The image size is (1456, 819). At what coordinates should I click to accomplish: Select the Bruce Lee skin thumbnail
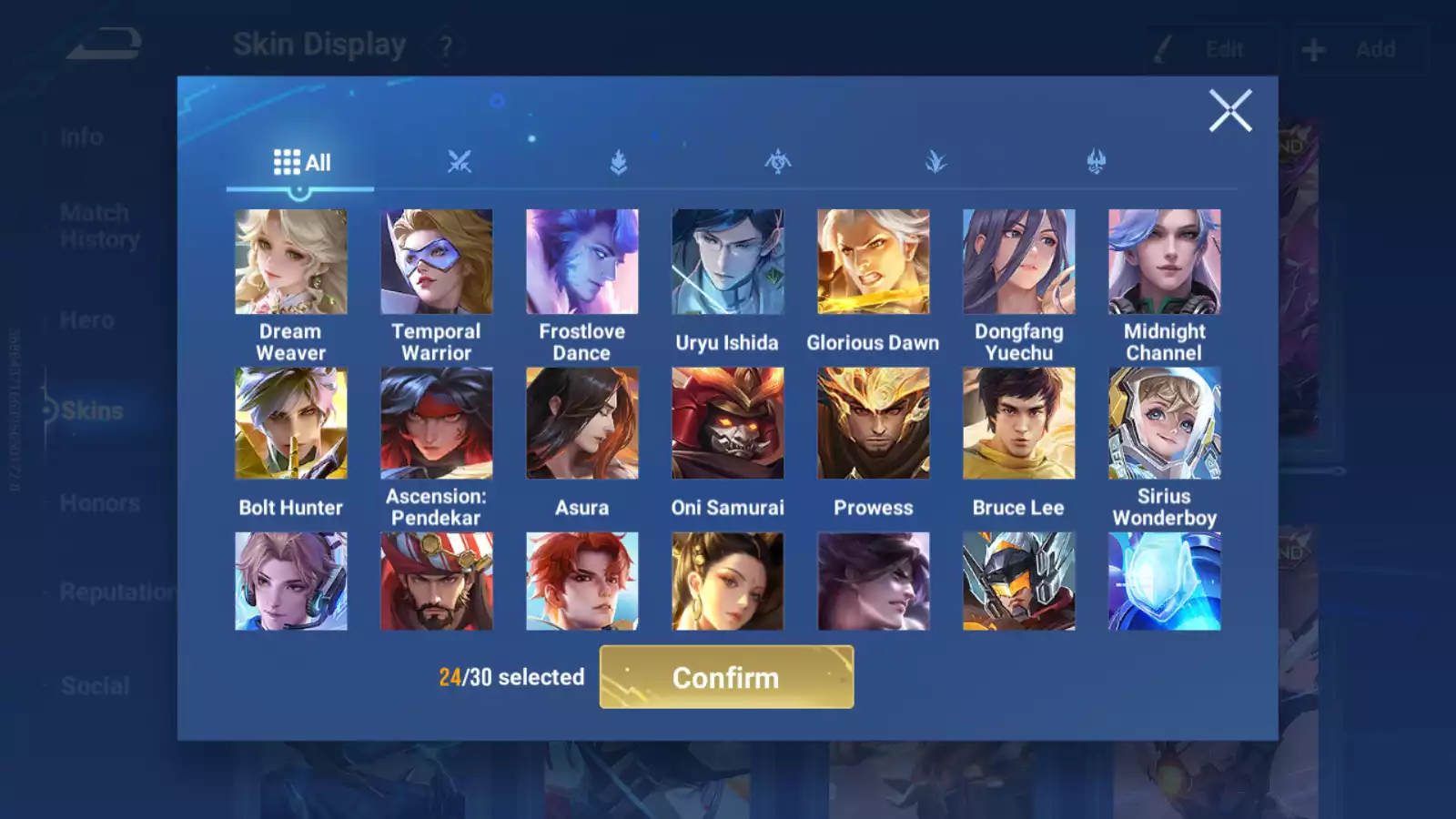tap(1018, 423)
